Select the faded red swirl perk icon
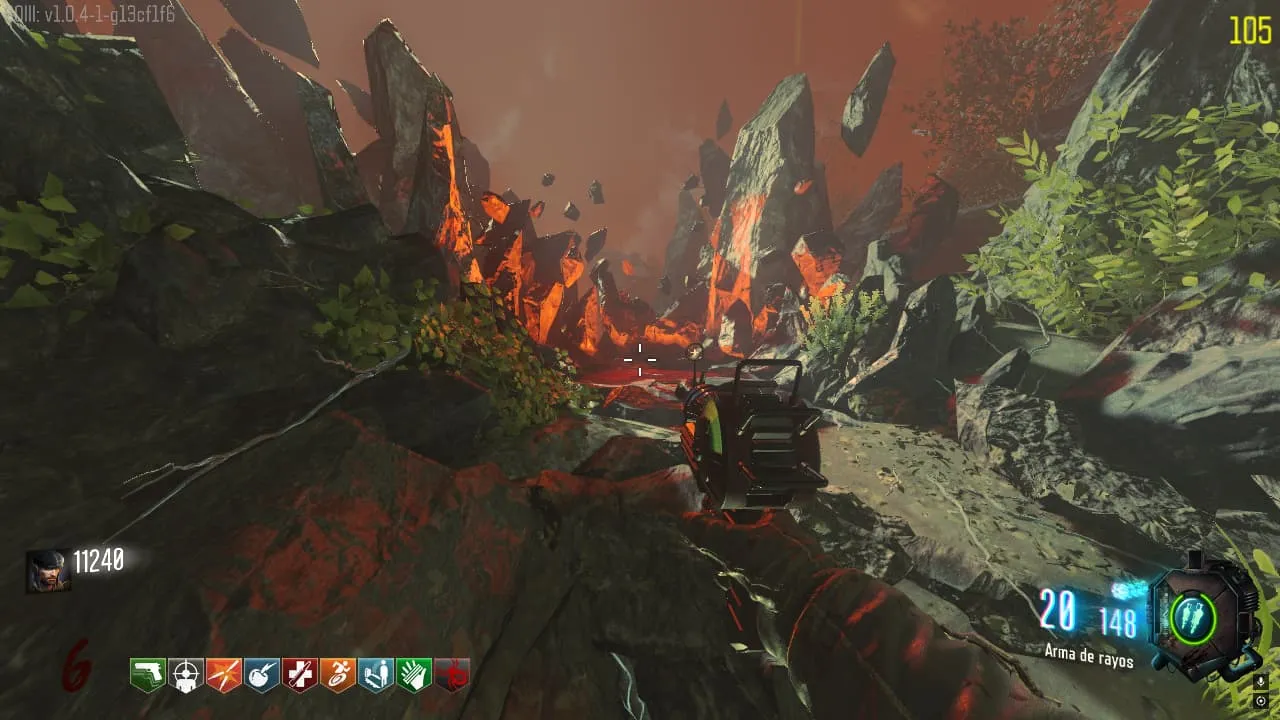Screen dimensions: 1280x720 452,675
